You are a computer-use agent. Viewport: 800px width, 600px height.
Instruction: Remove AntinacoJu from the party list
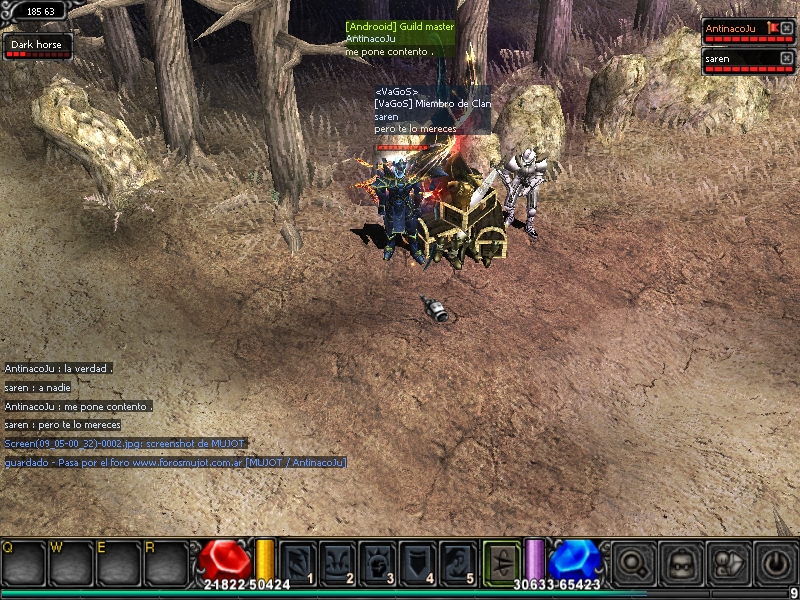coord(786,29)
